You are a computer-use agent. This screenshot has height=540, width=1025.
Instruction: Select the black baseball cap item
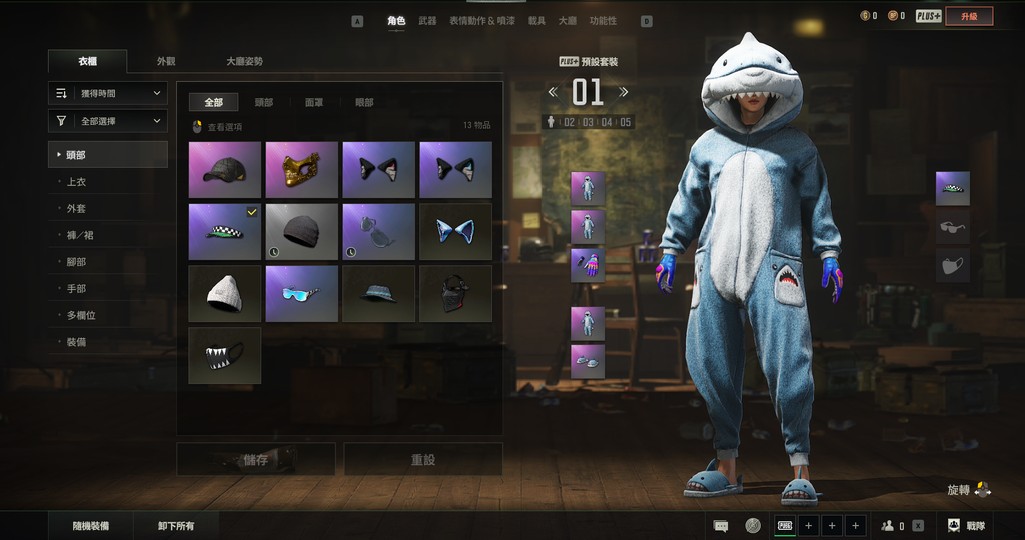[224, 169]
